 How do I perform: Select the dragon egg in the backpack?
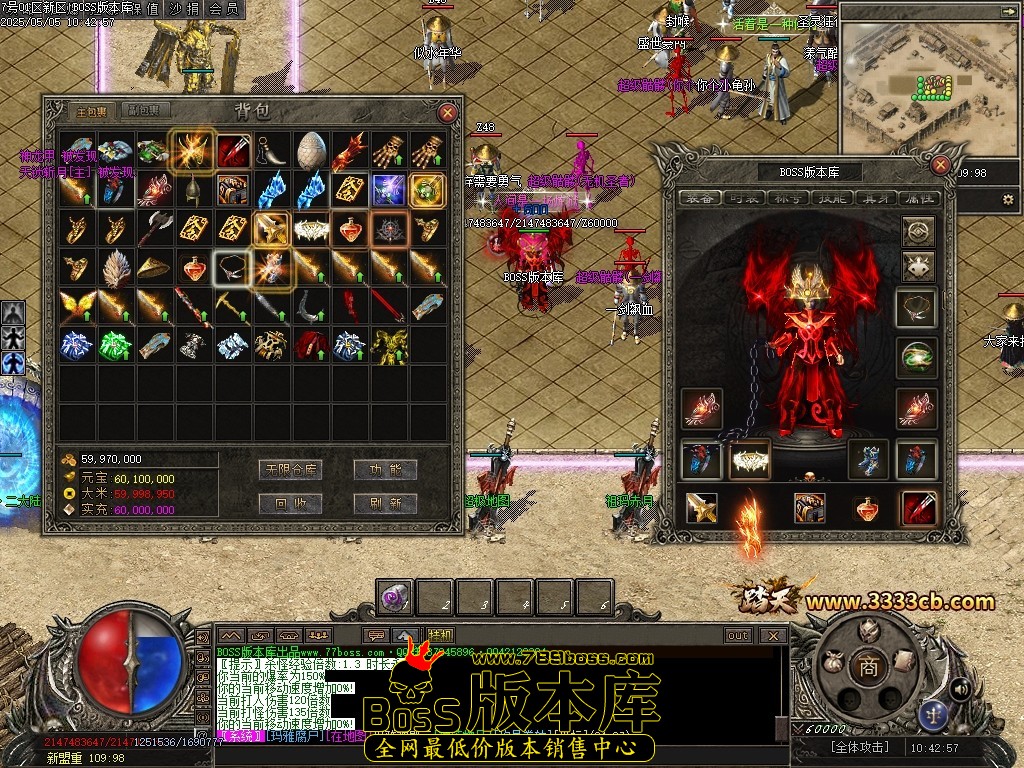(310, 150)
